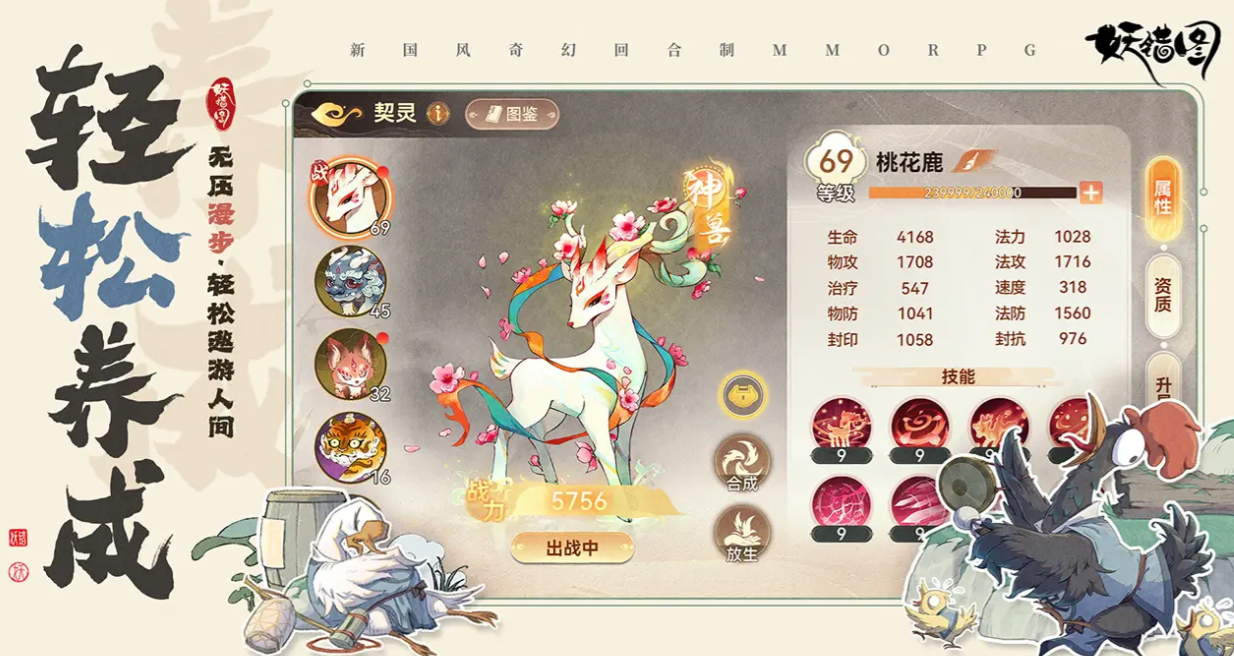
Task: Rename spirit using feather icon beside 桃花鹿
Action: tap(973, 161)
